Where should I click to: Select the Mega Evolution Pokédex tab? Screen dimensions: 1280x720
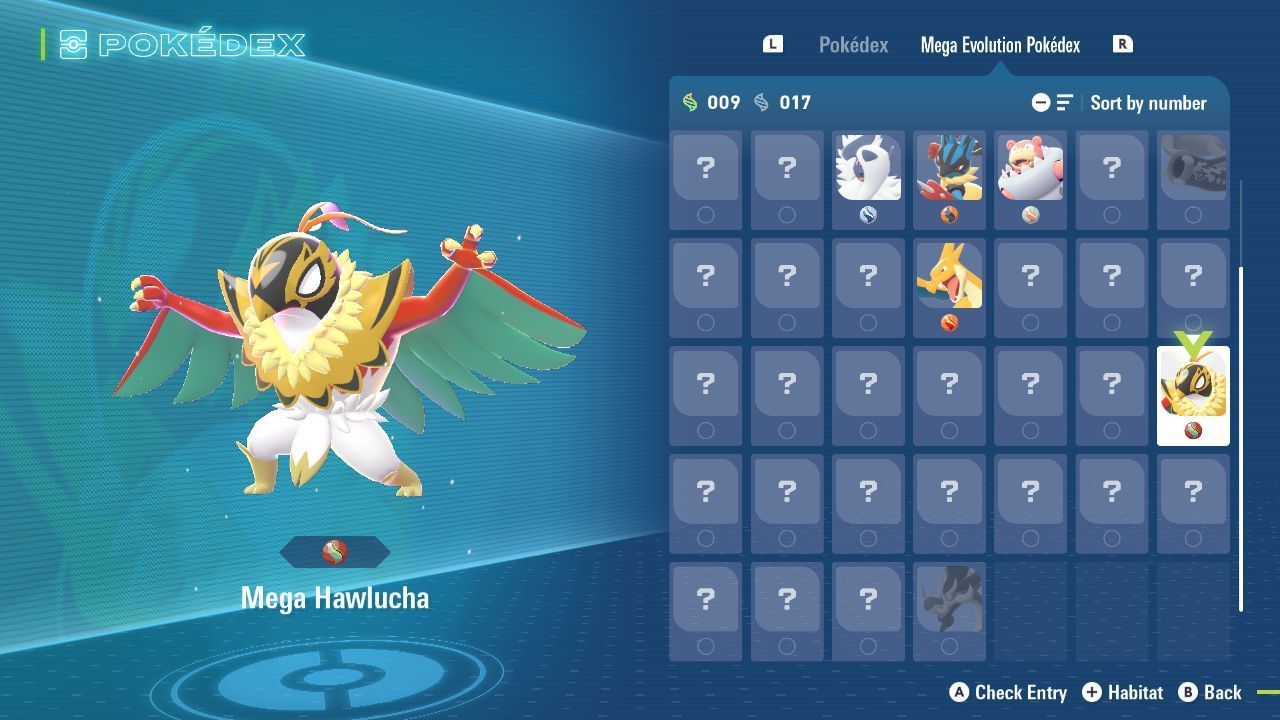pos(1000,44)
